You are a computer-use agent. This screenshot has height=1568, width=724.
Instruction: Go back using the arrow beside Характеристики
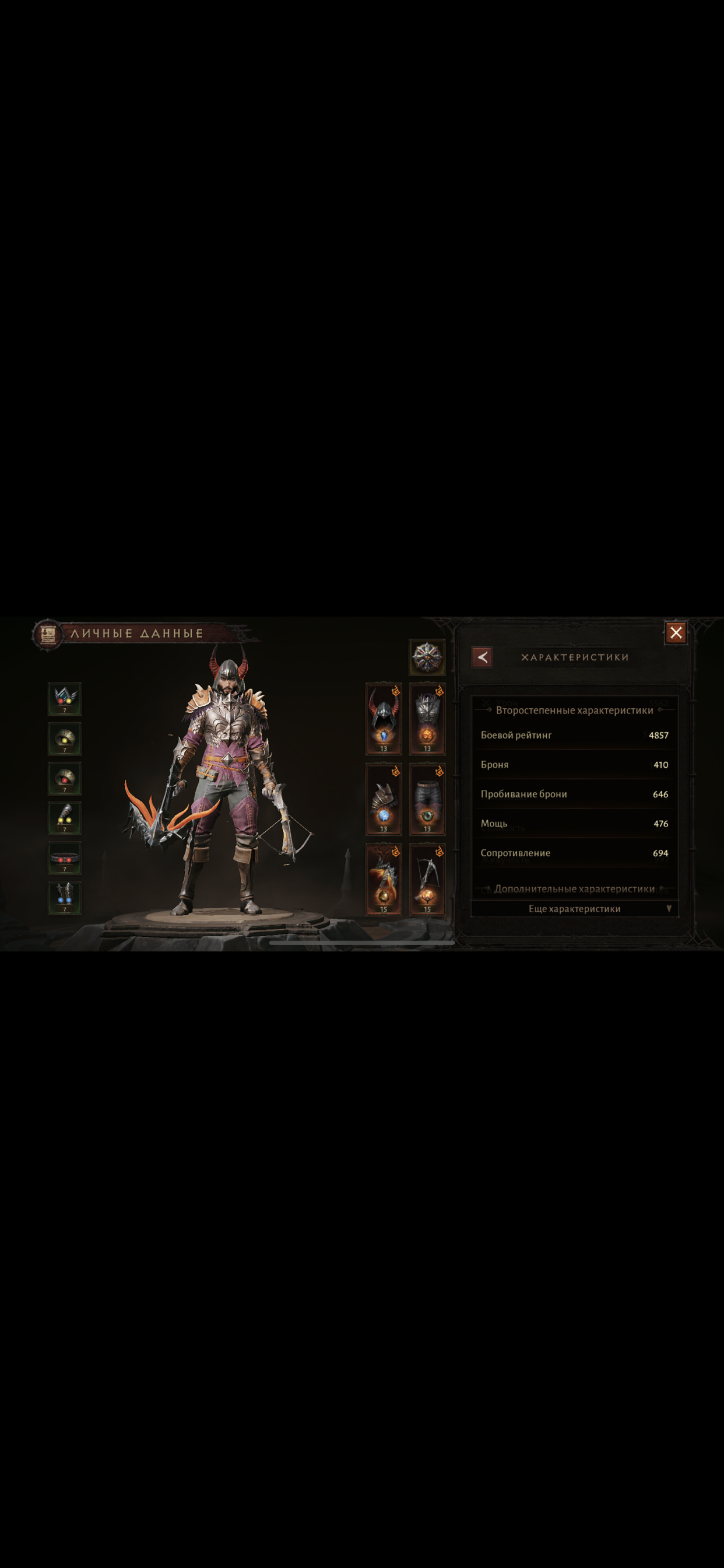[482, 657]
